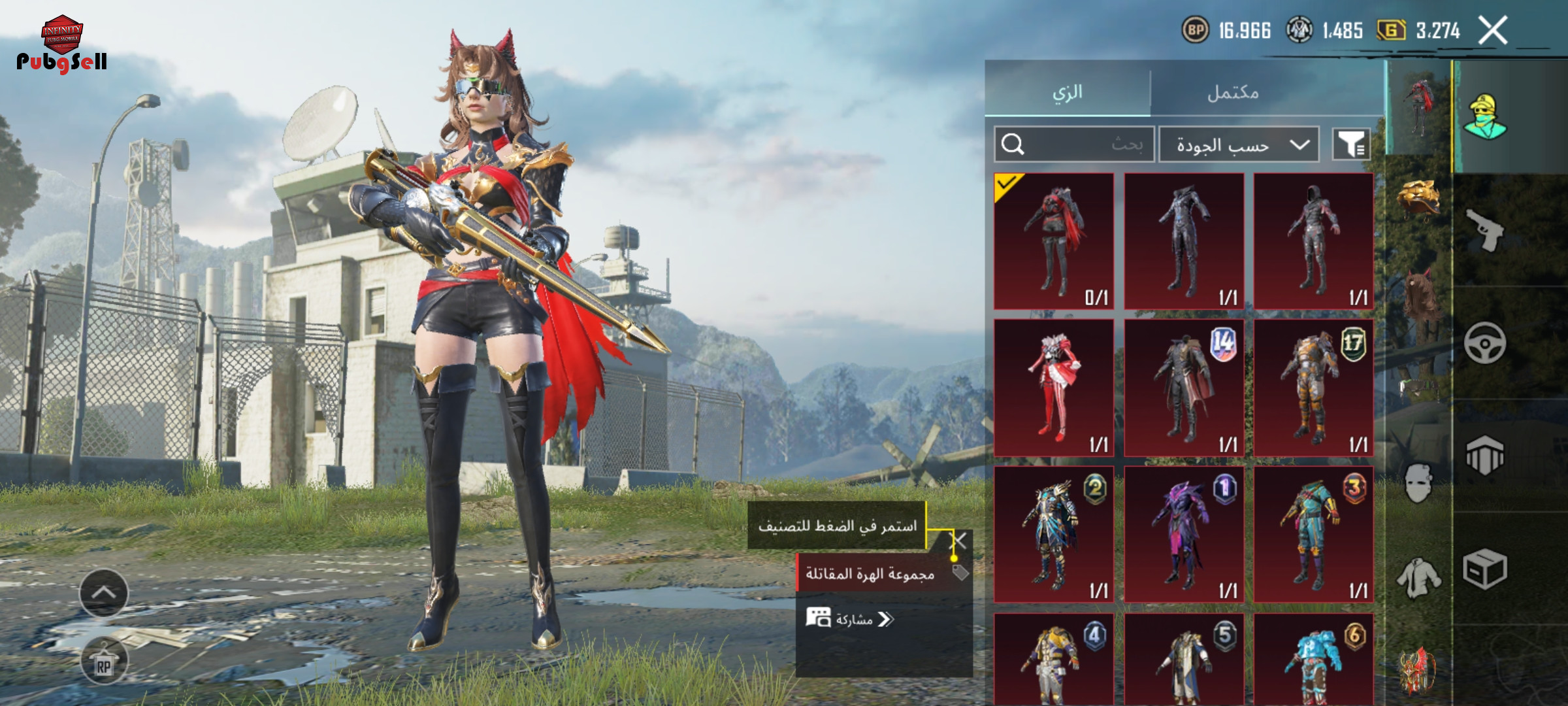Open the pistol weapons category

click(x=1484, y=230)
